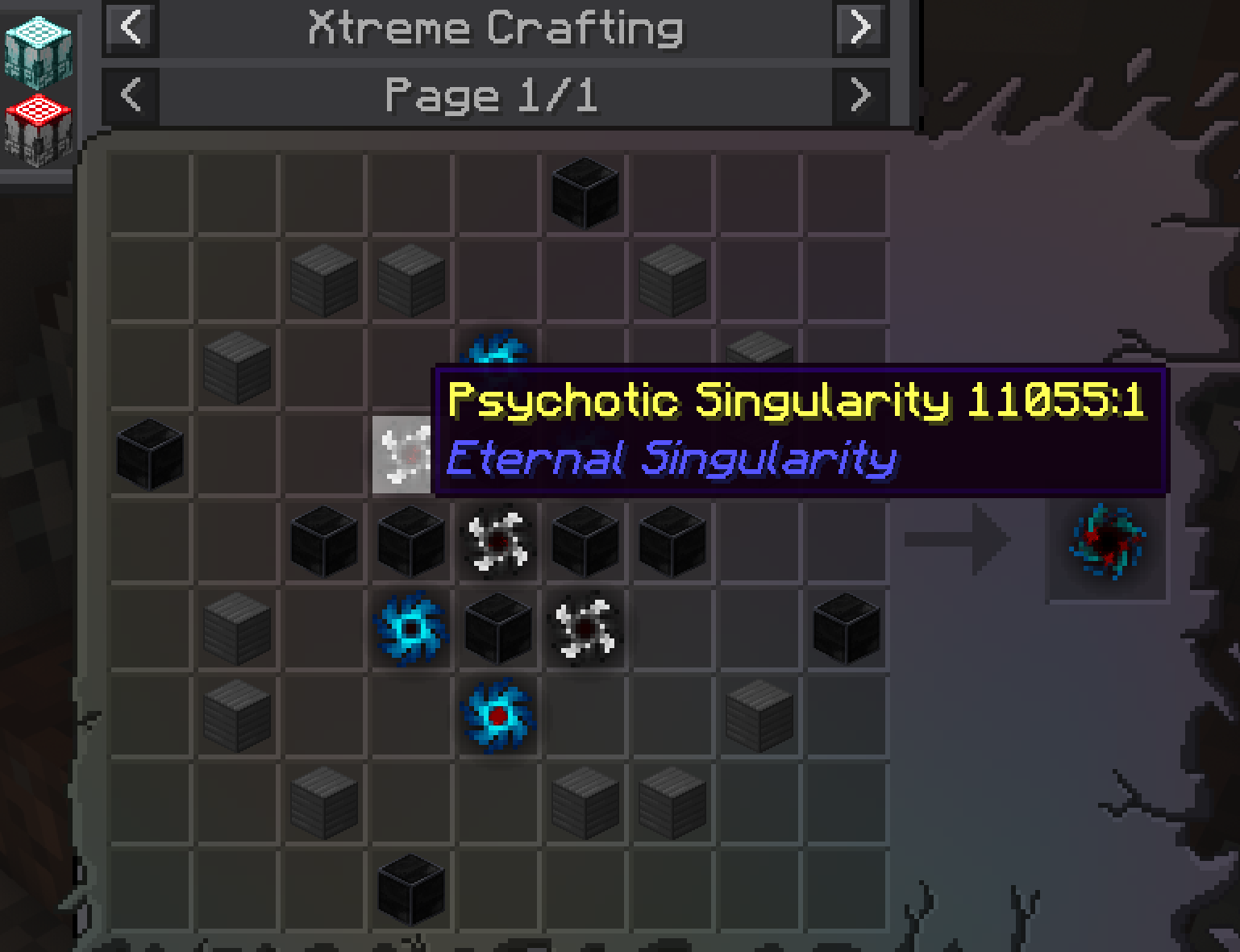Image resolution: width=1240 pixels, height=952 pixels.
Task: Click the white singularity right of the center block
Action: (x=584, y=630)
